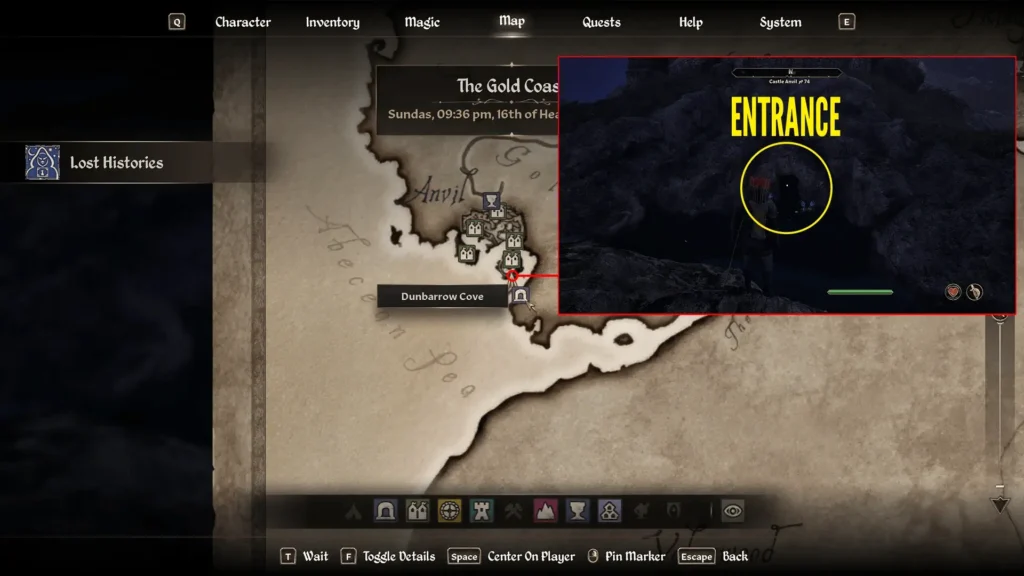This screenshot has height=576, width=1024.
Task: Toggle the castle tower map filter
Action: (x=481, y=511)
